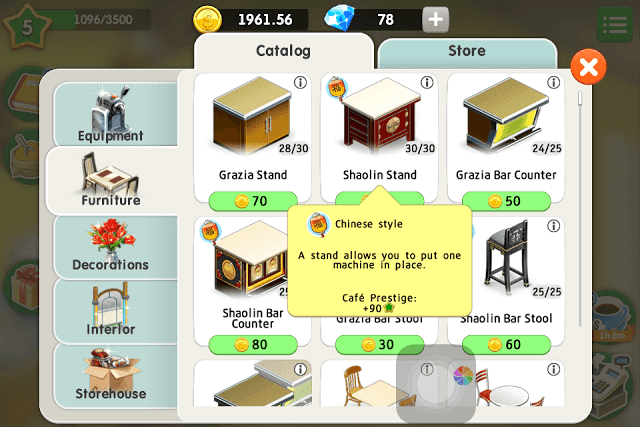Buy Grazia Stand for 70 coins

click(253, 201)
